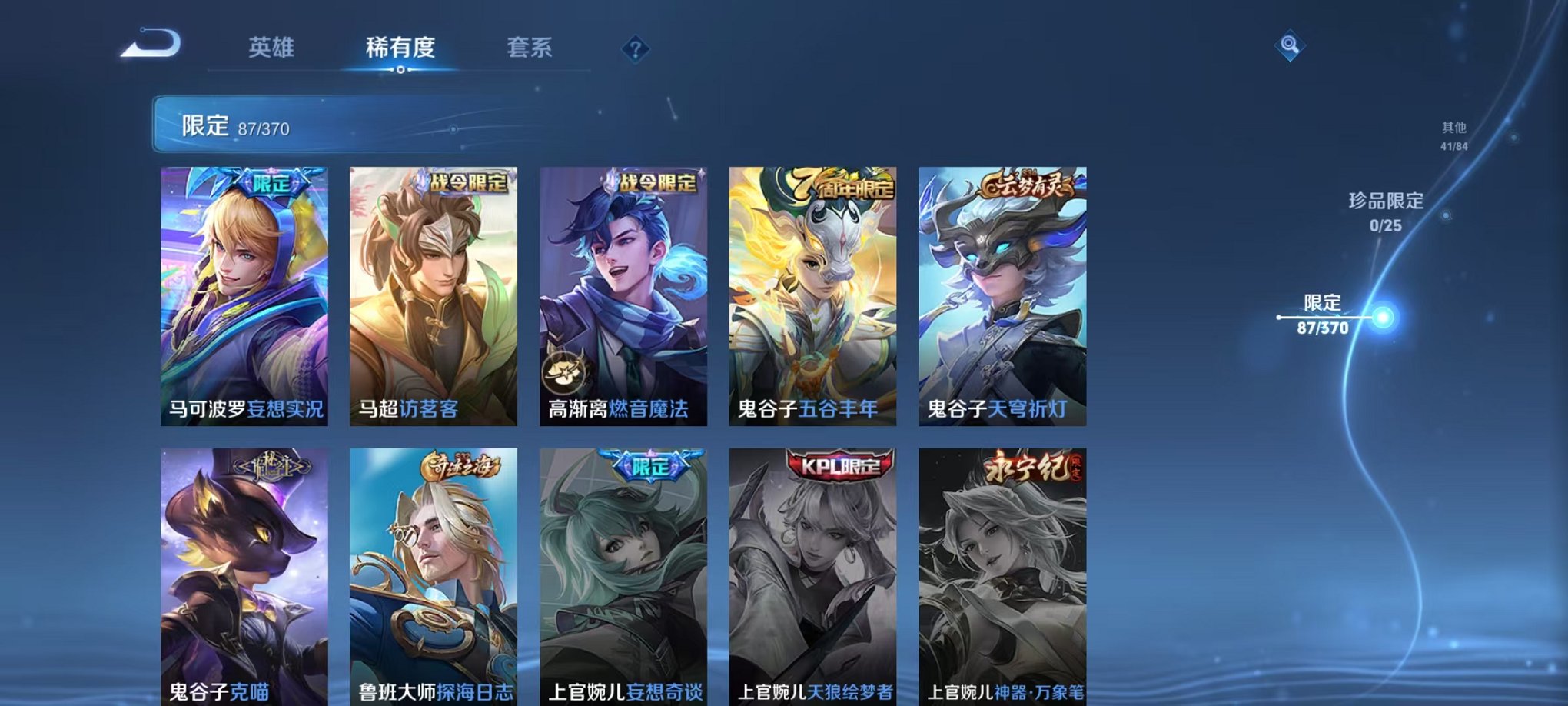Click the 限定 87/370 header bar
Viewport: 1568px width, 706px height.
[x=307, y=125]
